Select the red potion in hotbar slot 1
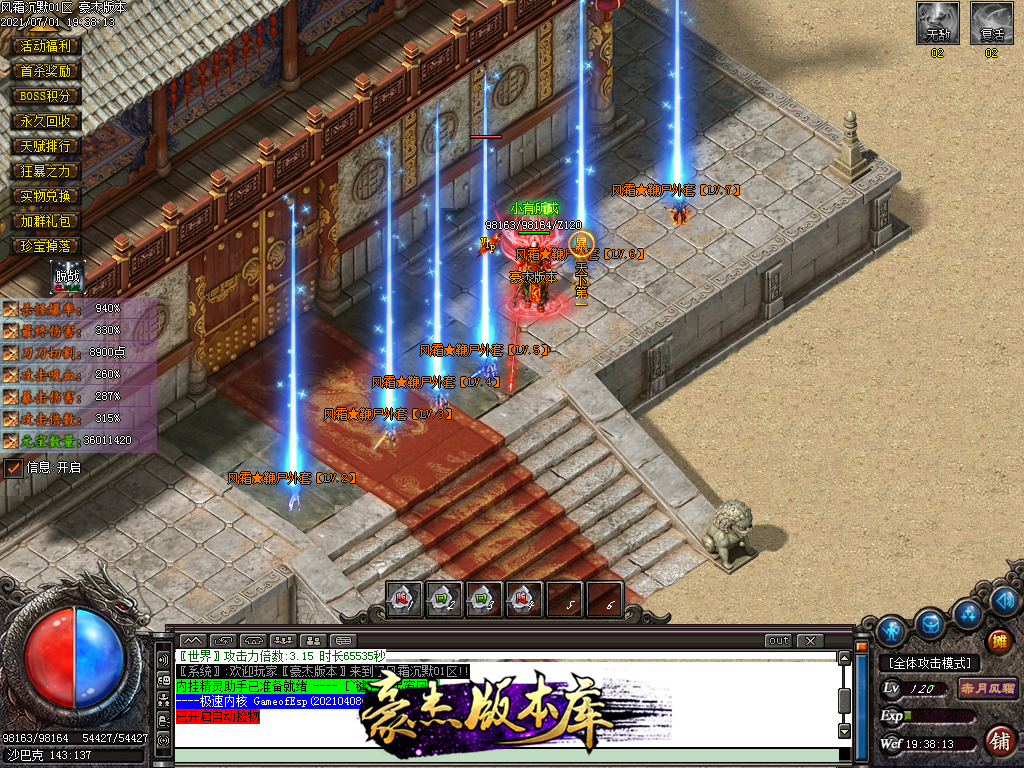The width and height of the screenshot is (1024, 768). tap(405, 600)
